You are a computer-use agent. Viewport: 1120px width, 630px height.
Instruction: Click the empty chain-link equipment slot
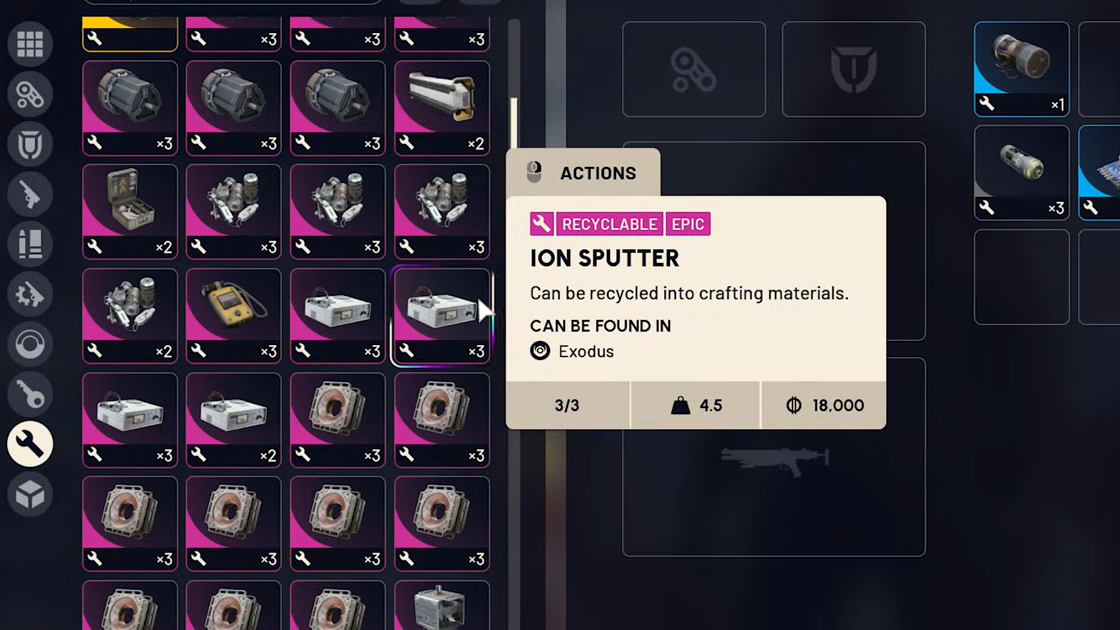coord(694,70)
